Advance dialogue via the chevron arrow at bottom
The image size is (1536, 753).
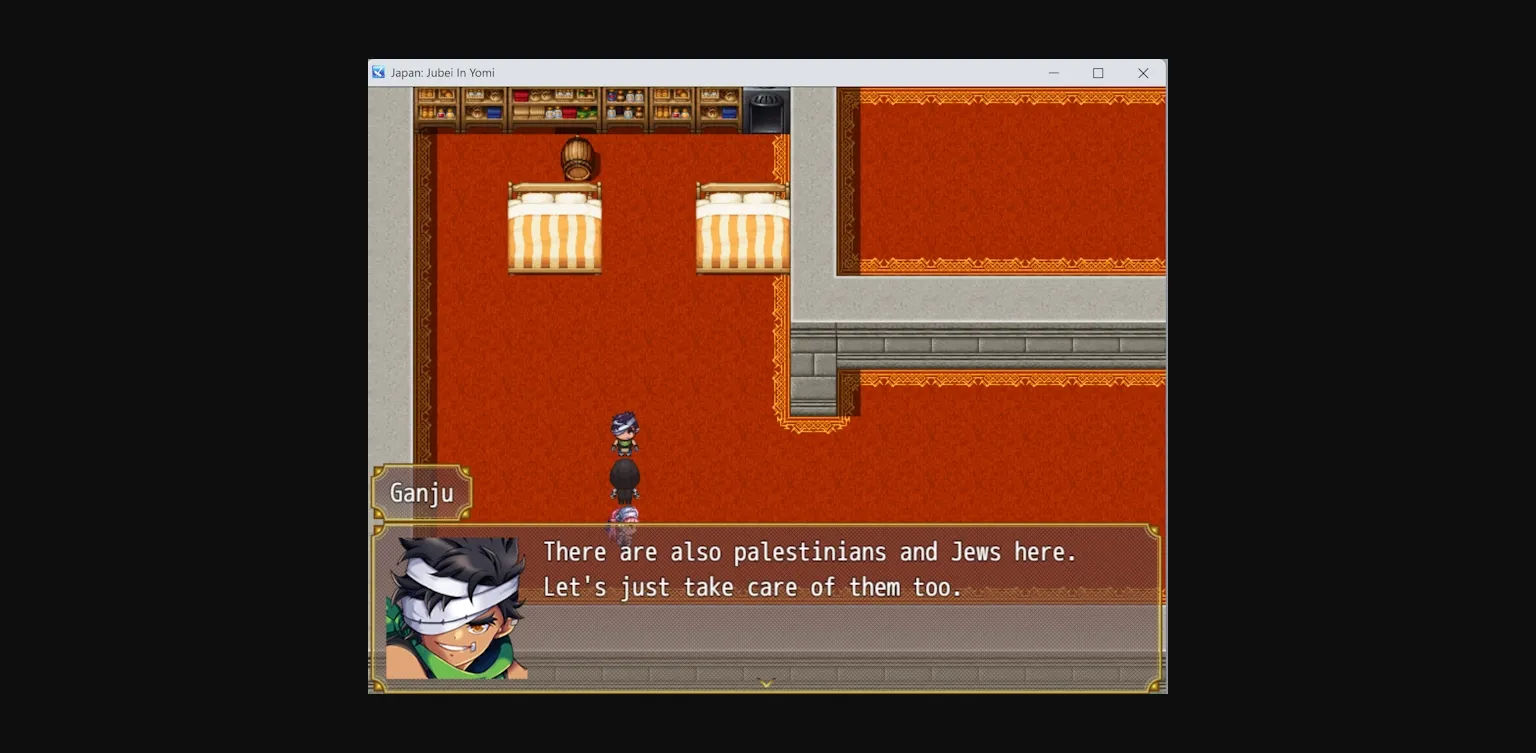coord(767,683)
